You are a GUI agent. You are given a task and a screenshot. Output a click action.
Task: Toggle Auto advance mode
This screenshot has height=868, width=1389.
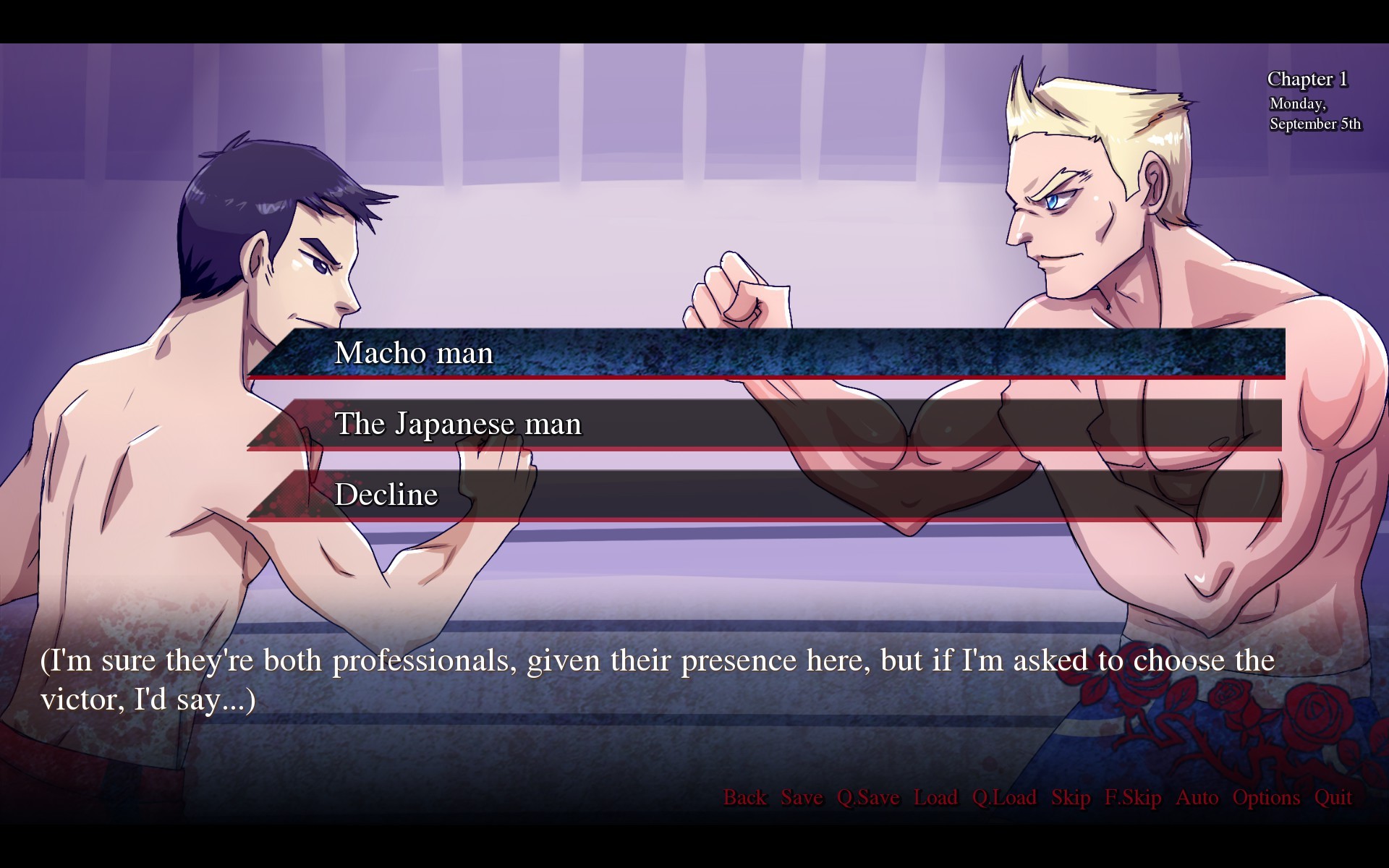pyautogui.click(x=1197, y=797)
